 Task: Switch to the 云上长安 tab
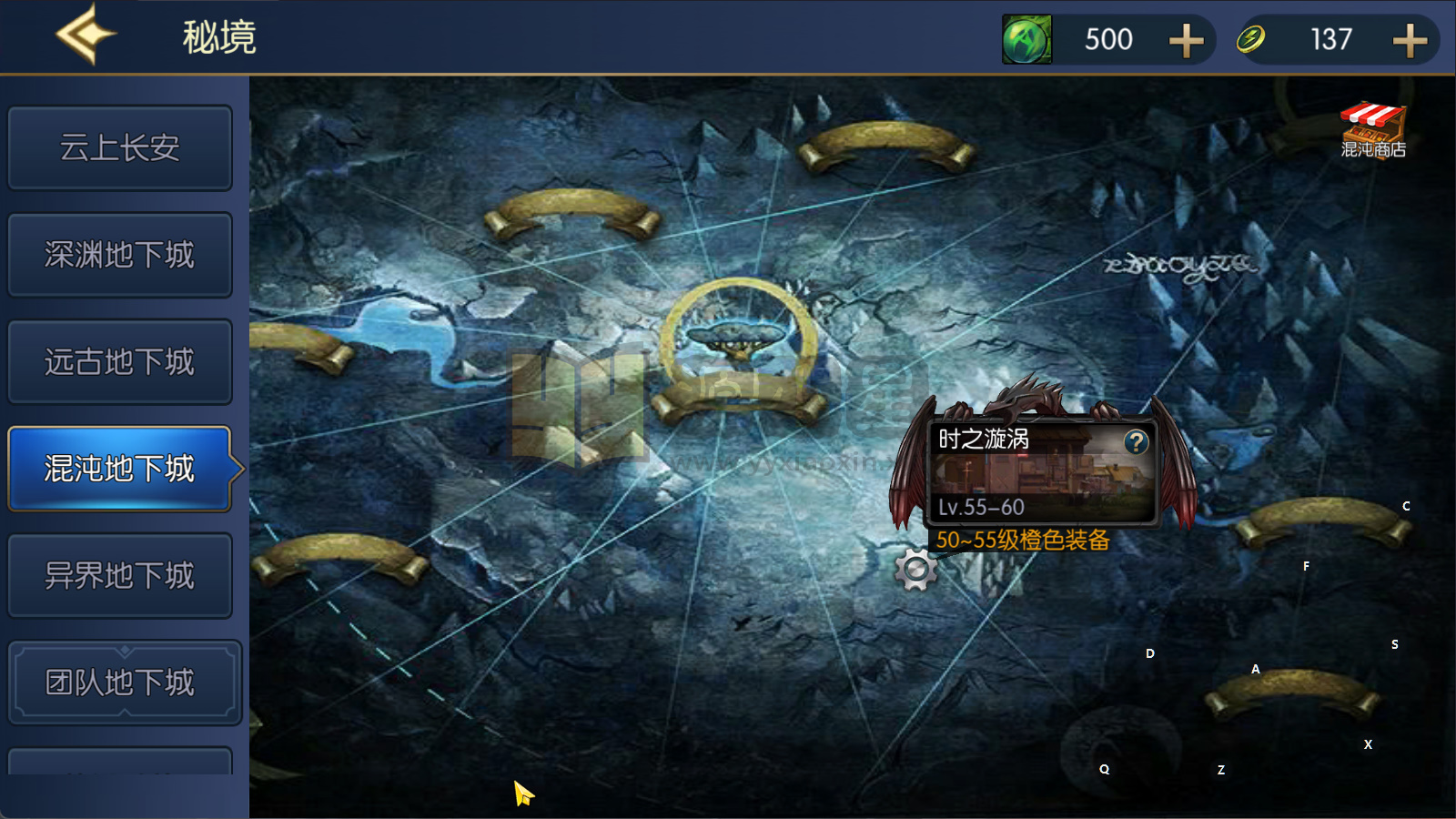[x=119, y=147]
